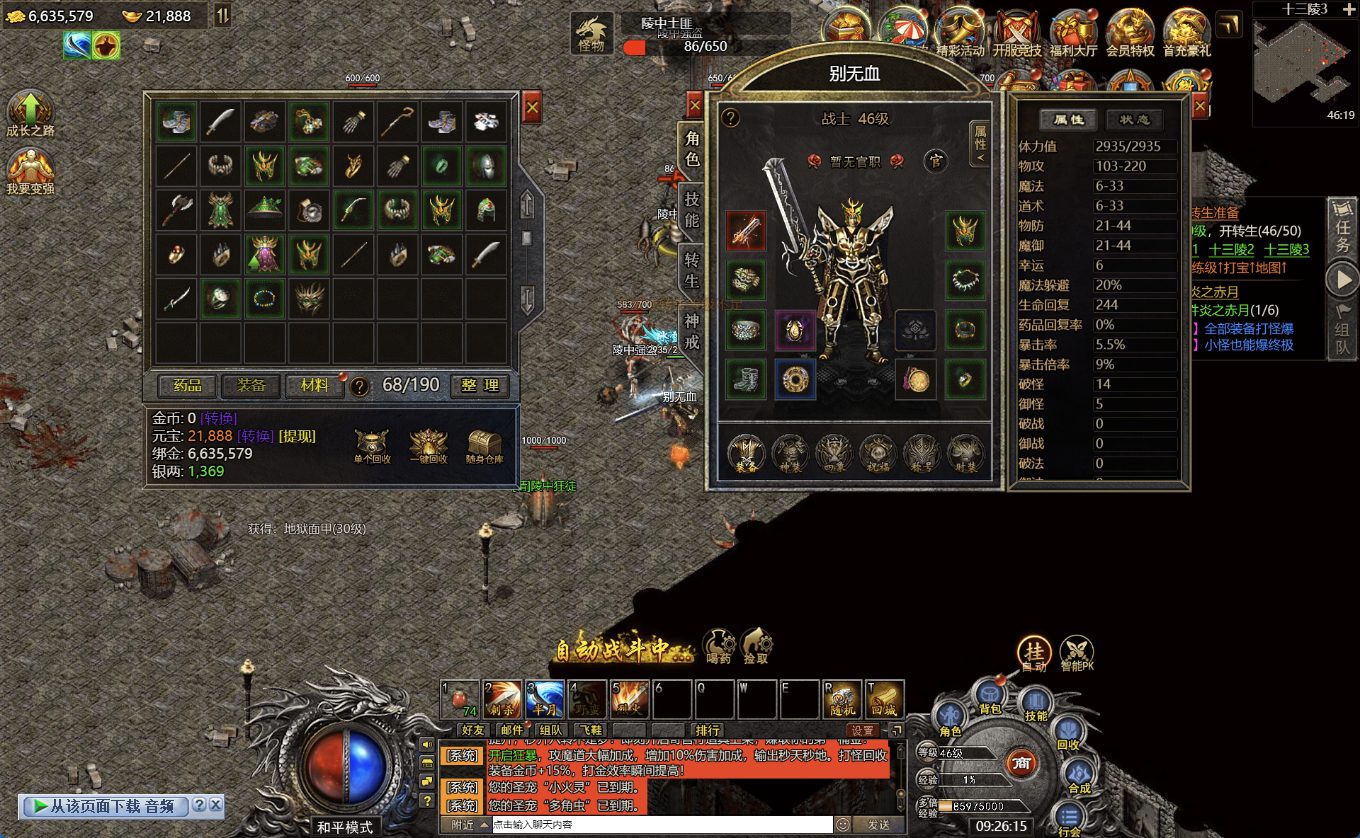Open the 首充豪礼 first-recharge gift
Viewport: 1360px width, 838px height.
[x=1187, y=34]
